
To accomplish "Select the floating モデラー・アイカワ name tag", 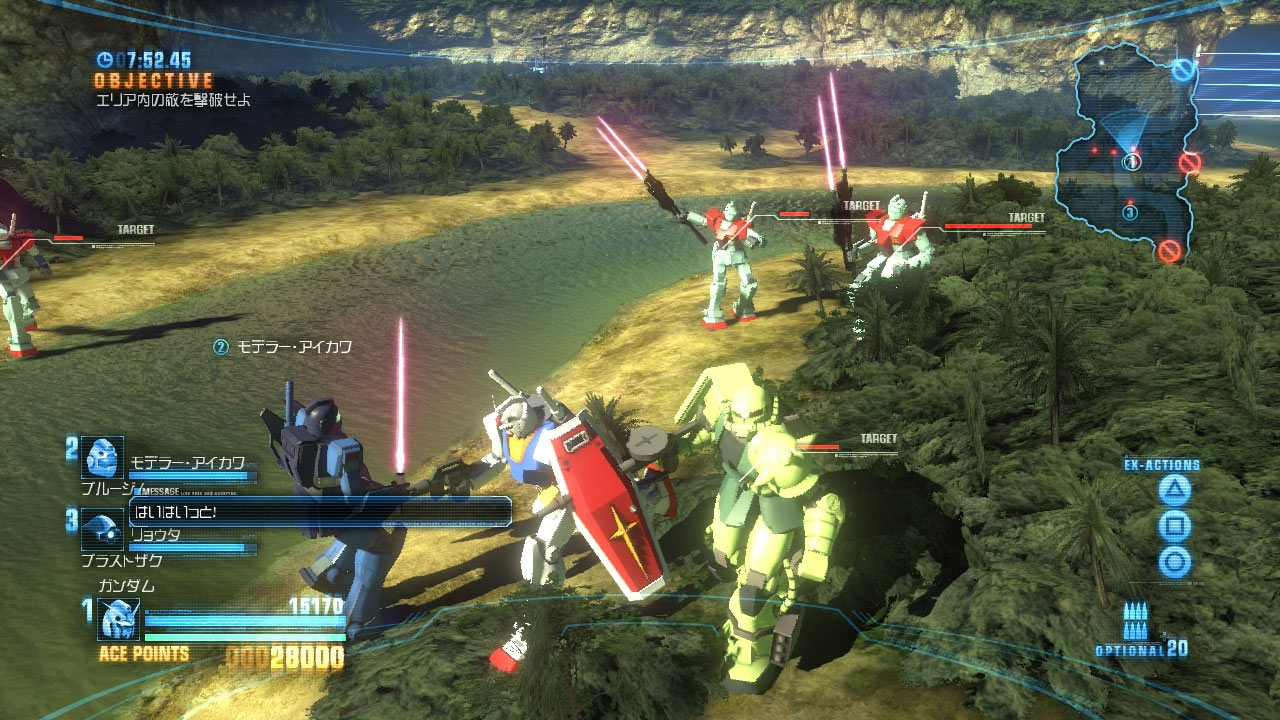I will click(283, 347).
